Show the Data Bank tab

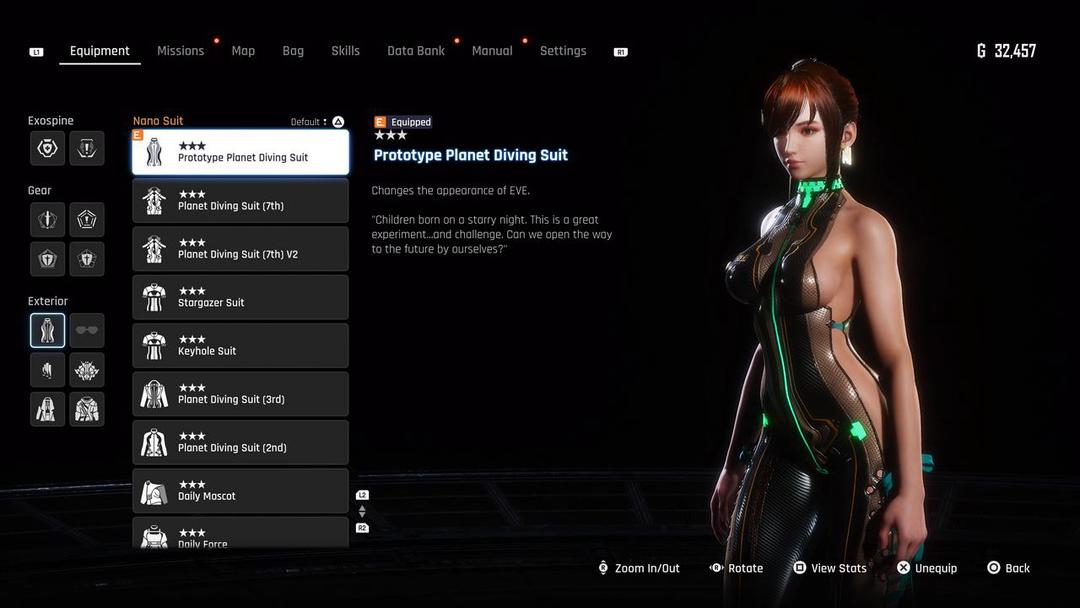pyautogui.click(x=416, y=51)
